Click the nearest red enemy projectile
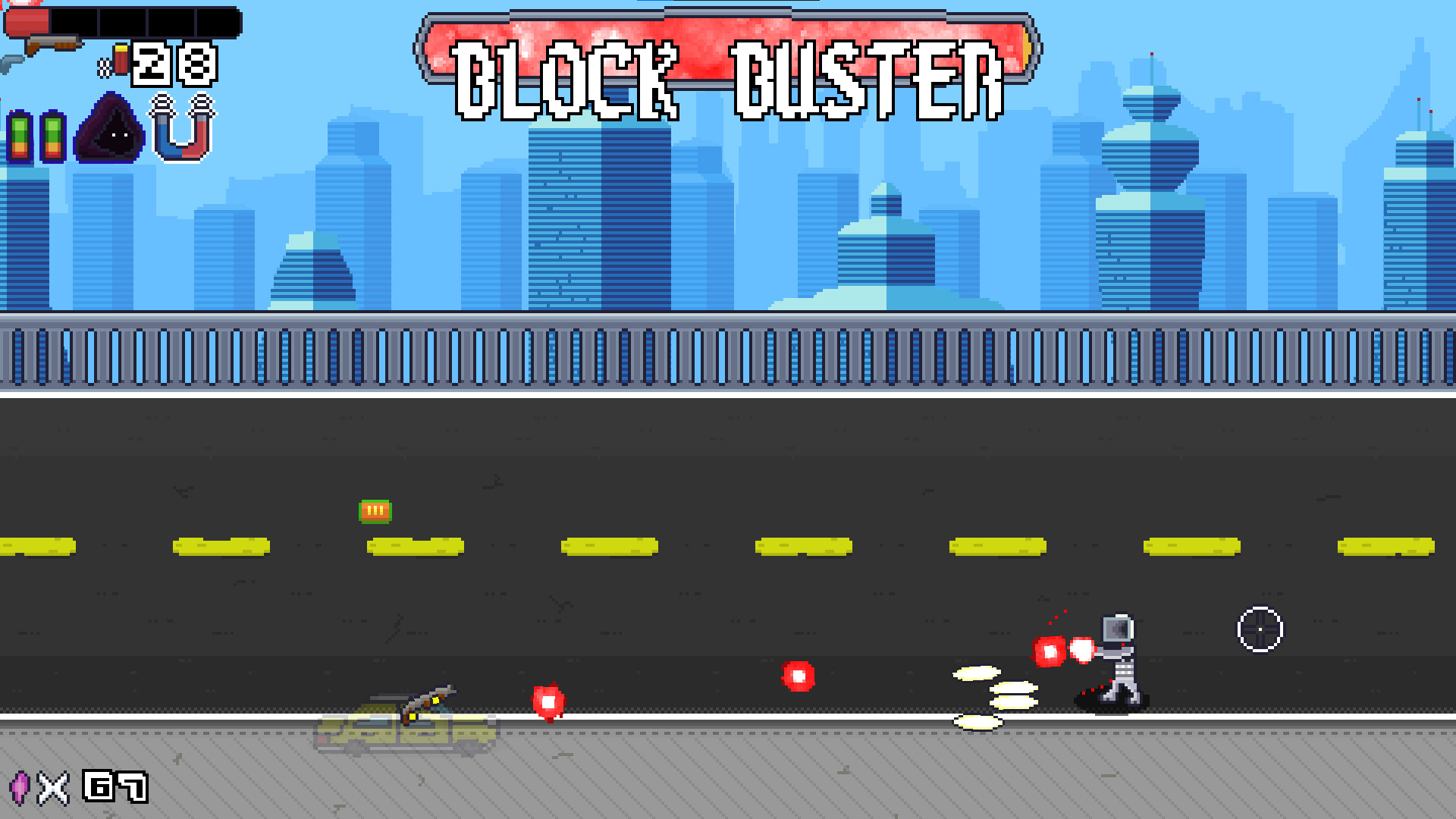Image resolution: width=1456 pixels, height=819 pixels. [549, 701]
